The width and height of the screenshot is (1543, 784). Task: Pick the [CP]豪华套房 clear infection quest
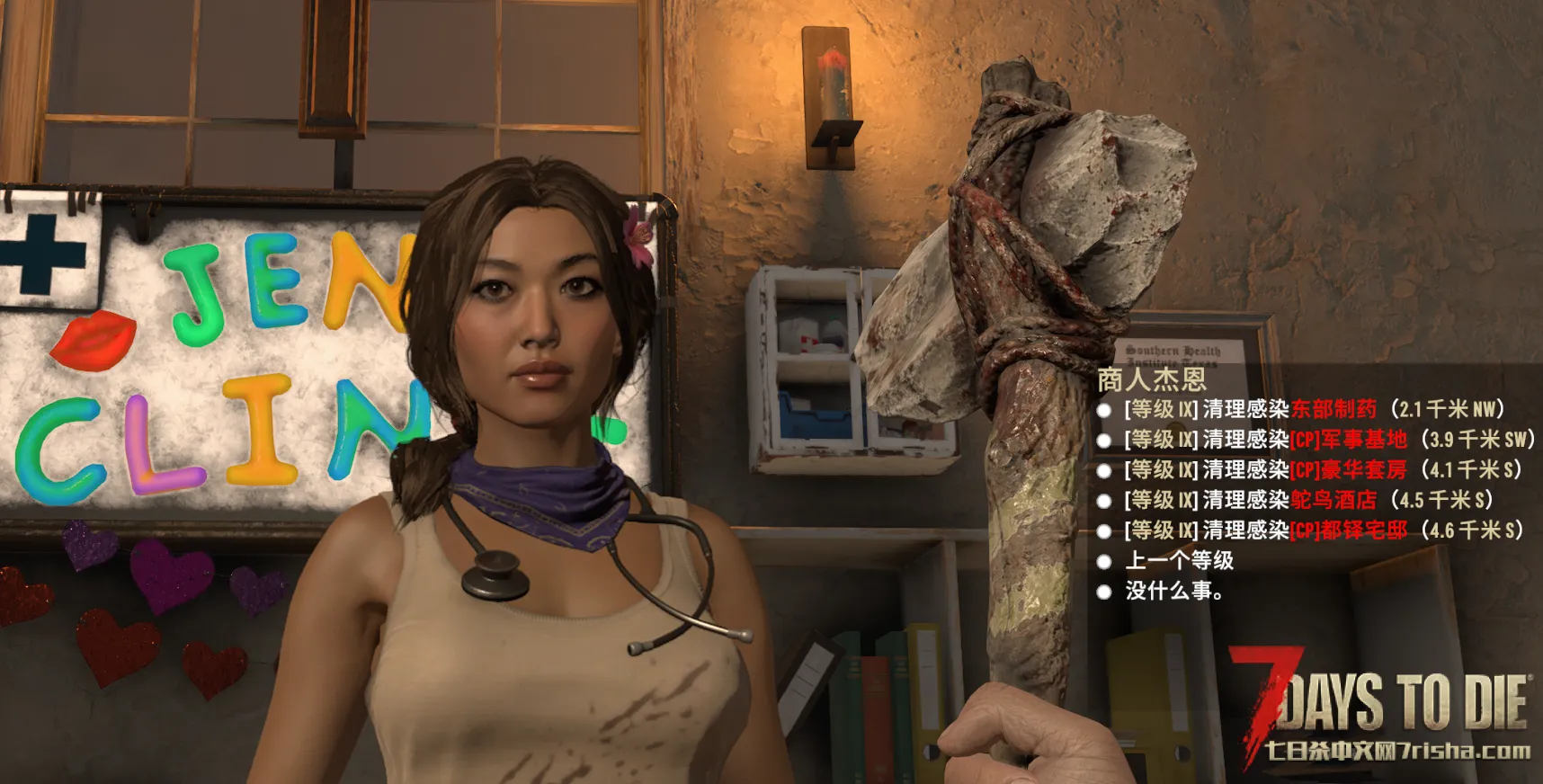pos(1322,470)
